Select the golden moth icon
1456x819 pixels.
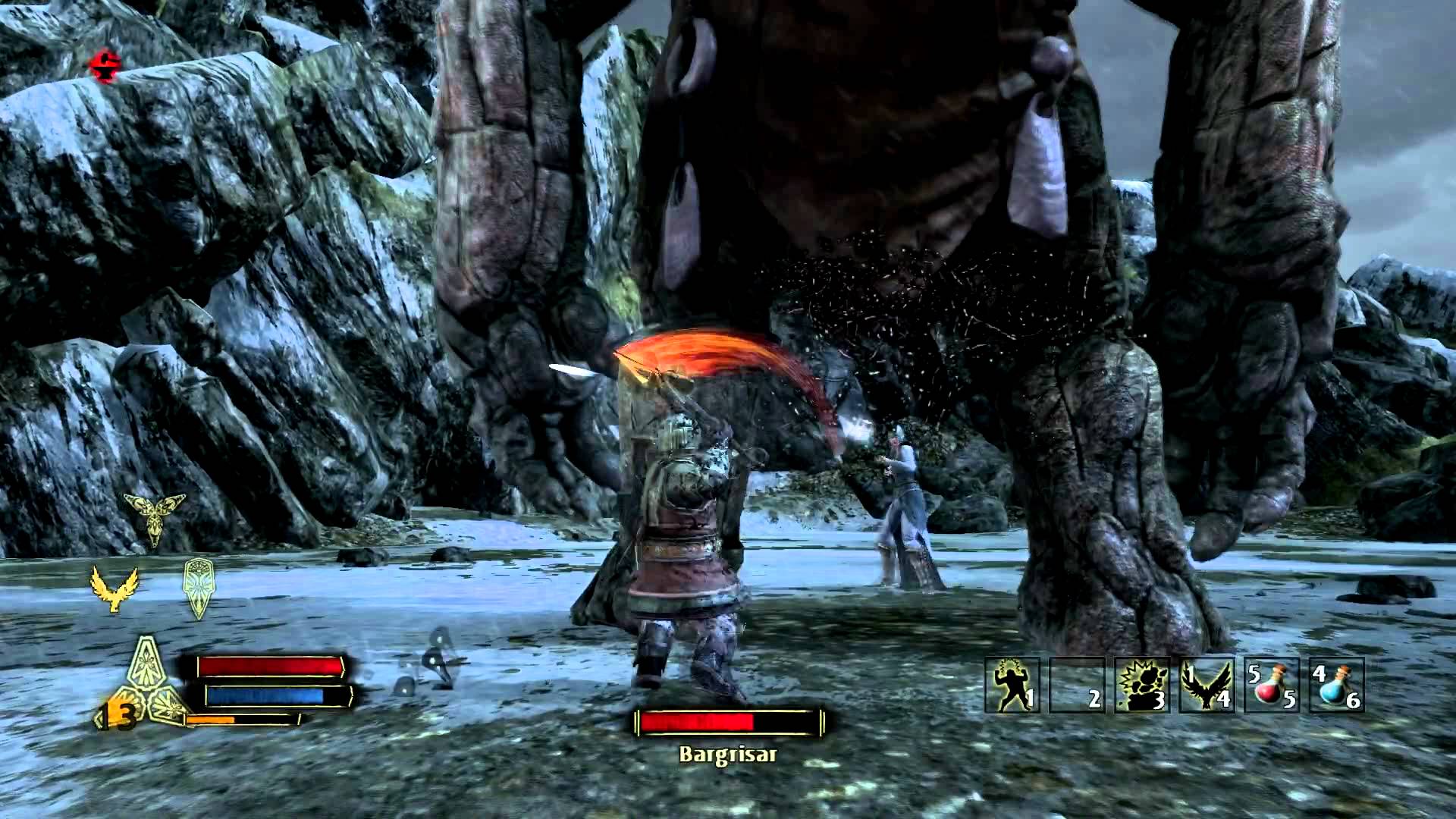click(x=155, y=516)
